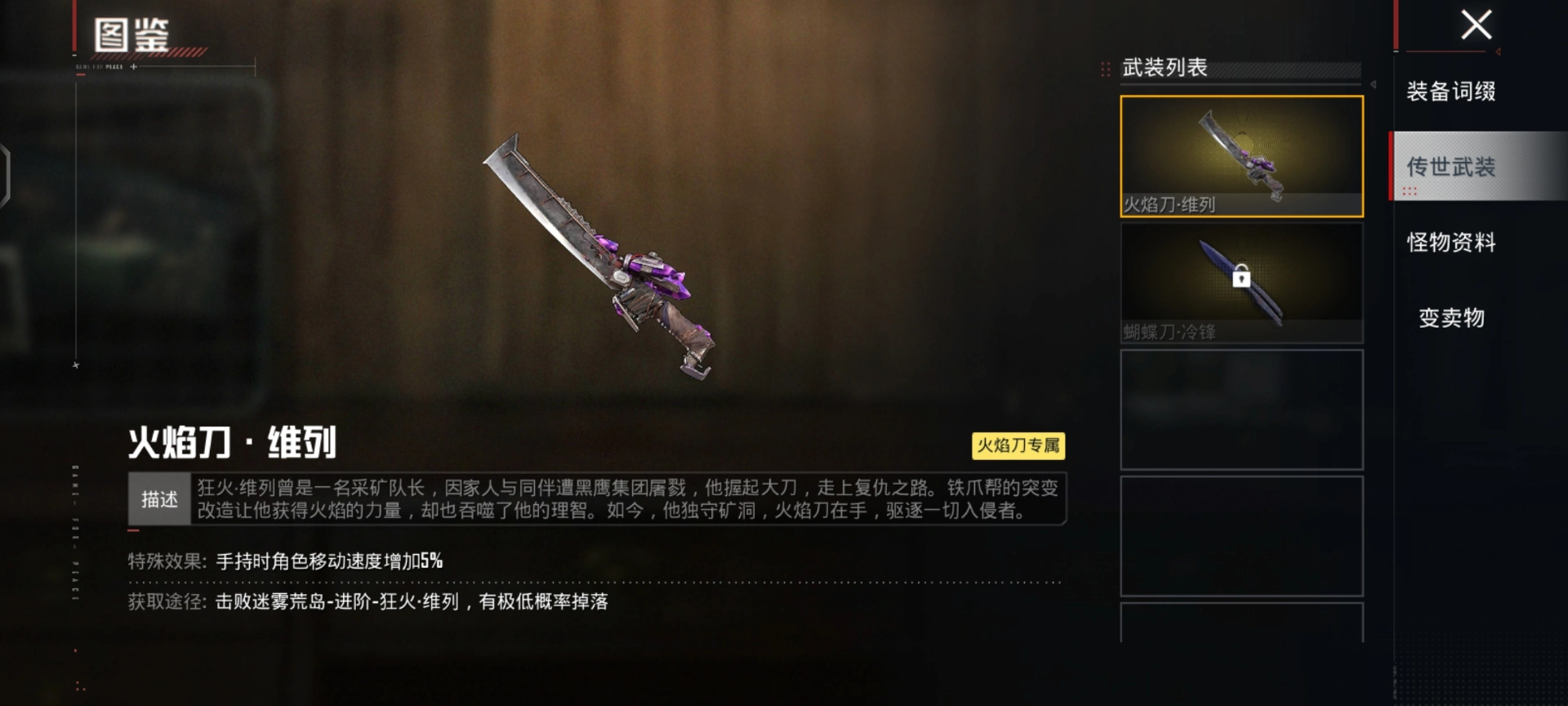This screenshot has width=1568, height=706.
Task: Switch to the 装备词缀 tab
Action: pos(1450,91)
